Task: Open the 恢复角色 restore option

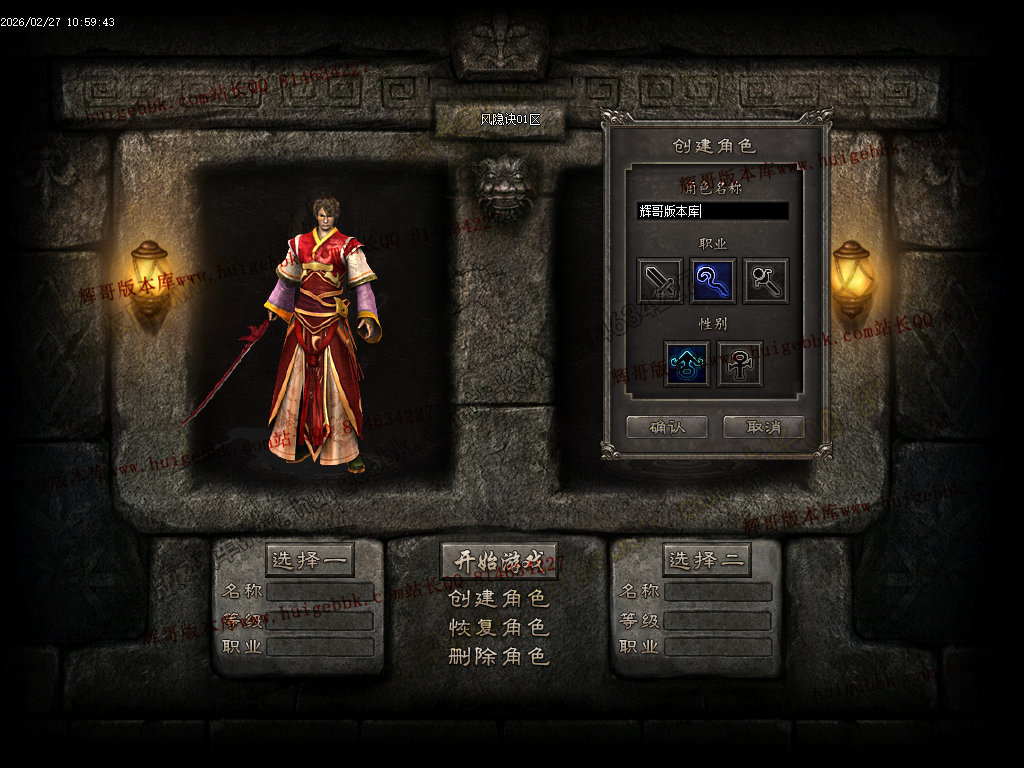Action: point(499,628)
